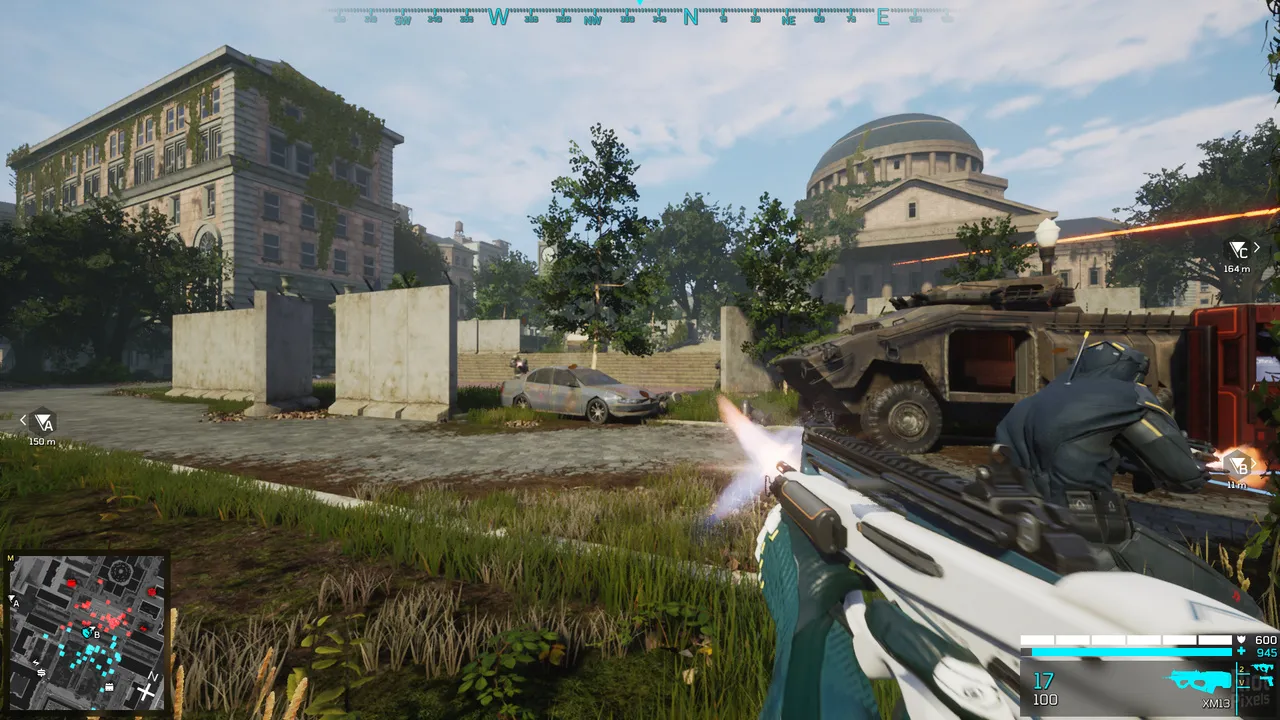Click the compass heading bar at the top

coord(640,16)
